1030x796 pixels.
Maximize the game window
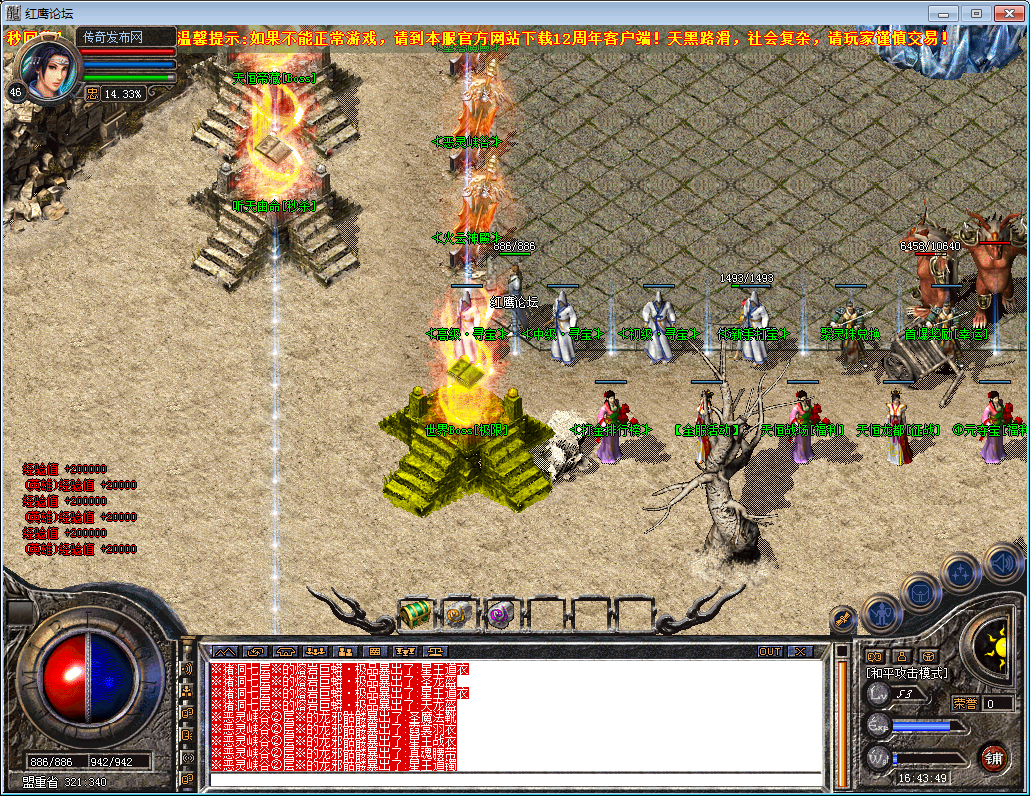pos(976,13)
